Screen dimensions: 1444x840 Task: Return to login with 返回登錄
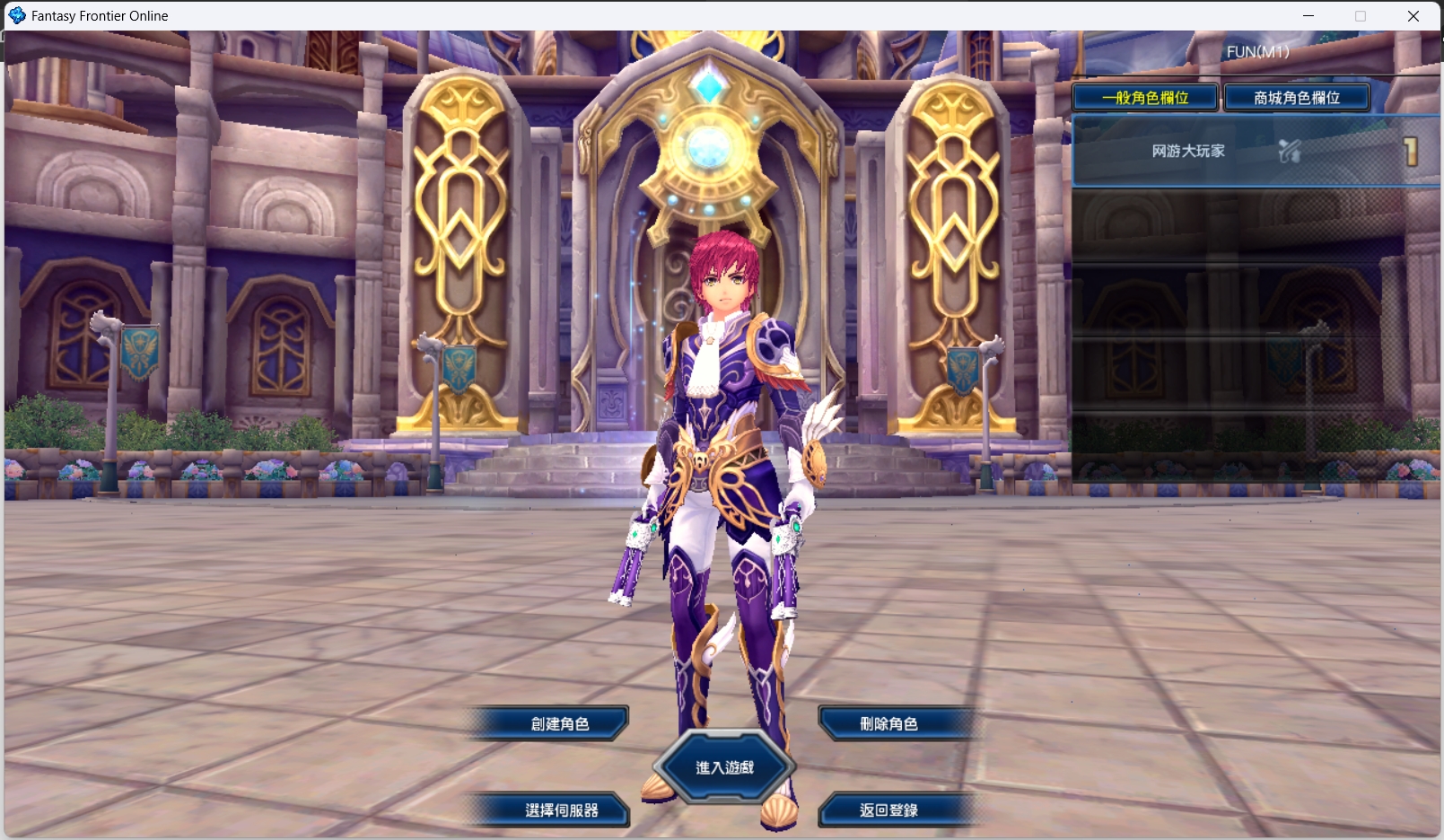888,809
